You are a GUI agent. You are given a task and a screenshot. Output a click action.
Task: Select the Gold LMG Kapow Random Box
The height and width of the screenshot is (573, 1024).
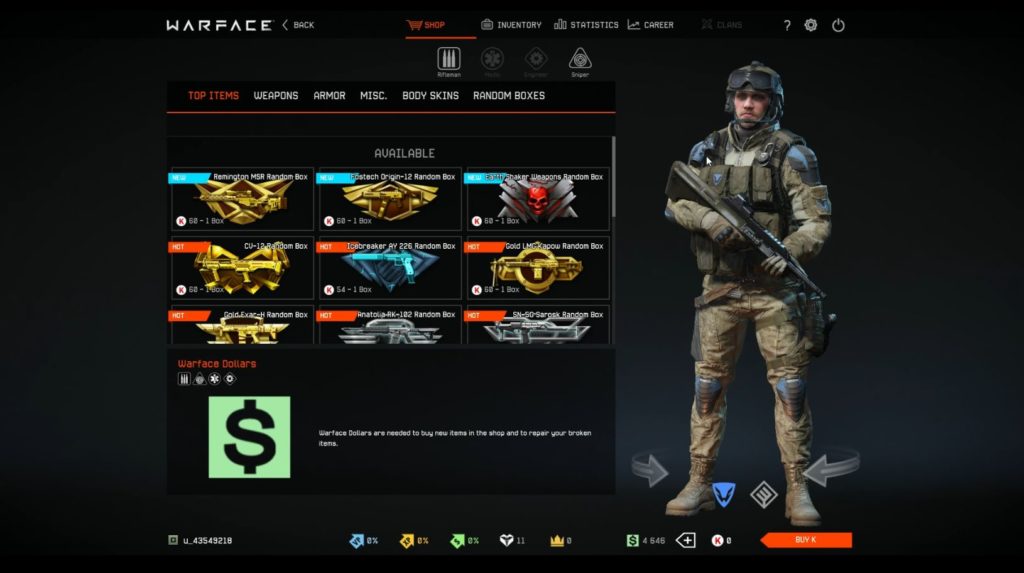pos(537,268)
